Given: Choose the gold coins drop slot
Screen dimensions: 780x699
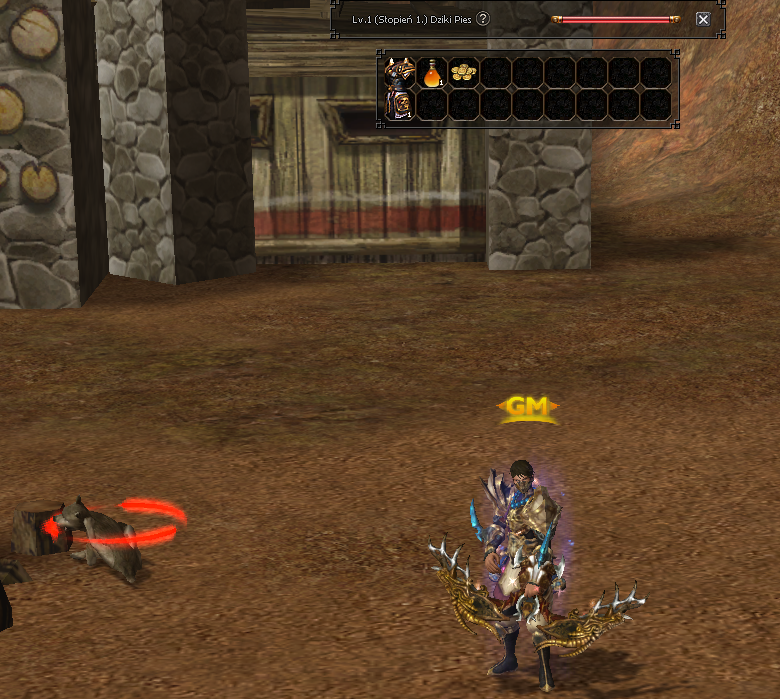Looking at the screenshot, I should coord(464,73).
